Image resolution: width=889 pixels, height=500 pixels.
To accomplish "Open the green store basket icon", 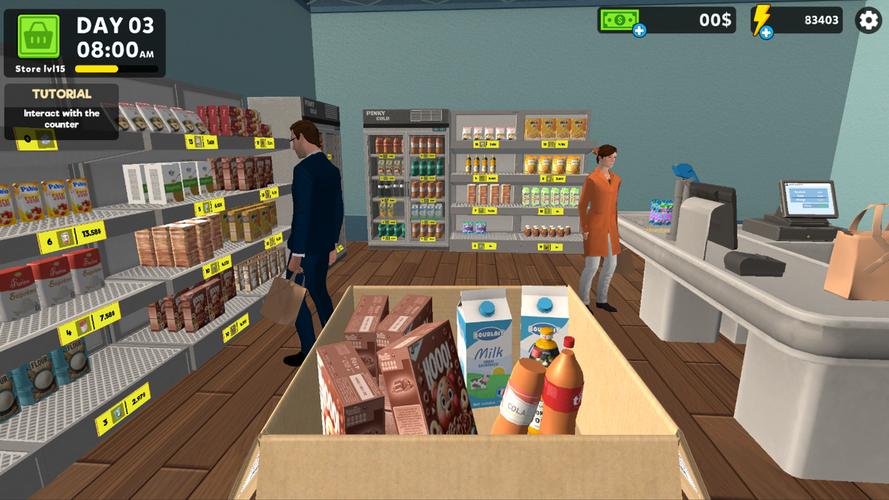I will tap(39, 35).
